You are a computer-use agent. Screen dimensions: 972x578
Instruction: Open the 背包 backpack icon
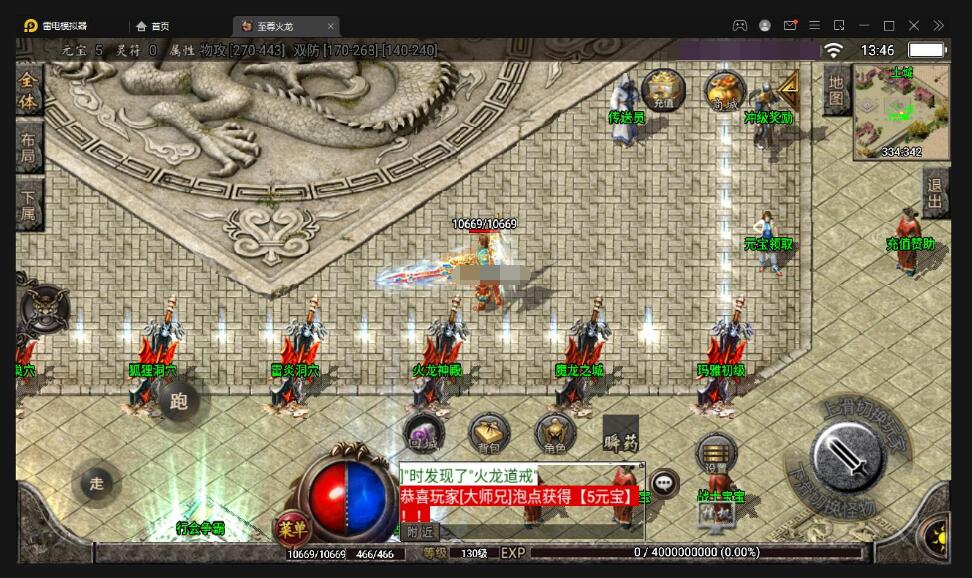[x=489, y=433]
